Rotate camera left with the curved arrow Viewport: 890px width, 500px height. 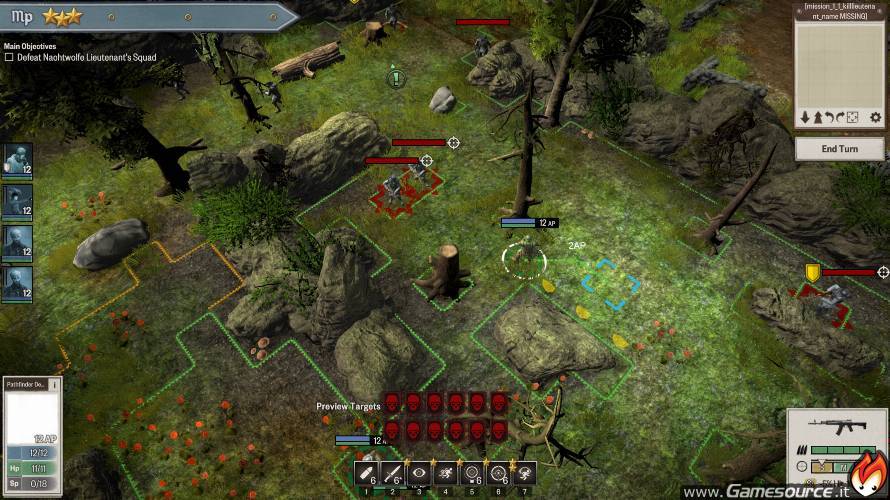coord(829,118)
